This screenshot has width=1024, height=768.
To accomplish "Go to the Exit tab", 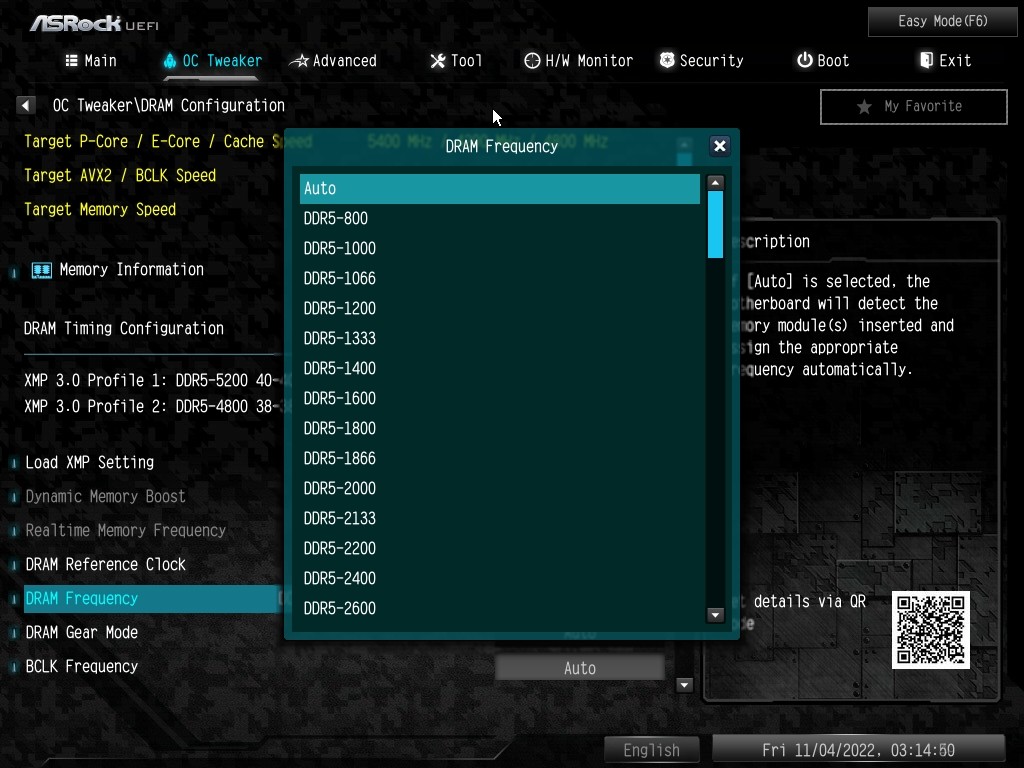I will pyautogui.click(x=945, y=61).
